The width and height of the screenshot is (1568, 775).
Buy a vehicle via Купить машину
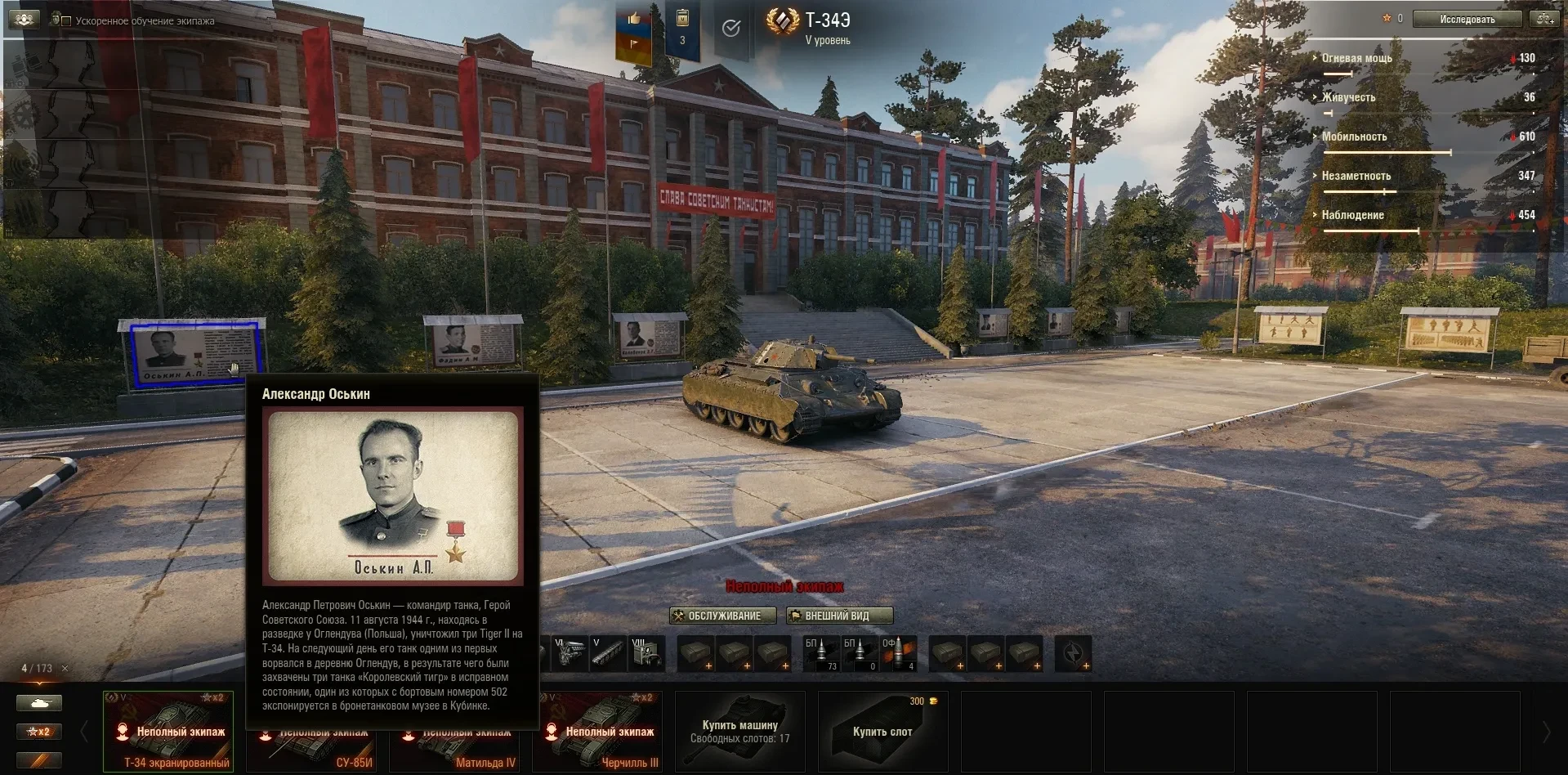coord(739,730)
